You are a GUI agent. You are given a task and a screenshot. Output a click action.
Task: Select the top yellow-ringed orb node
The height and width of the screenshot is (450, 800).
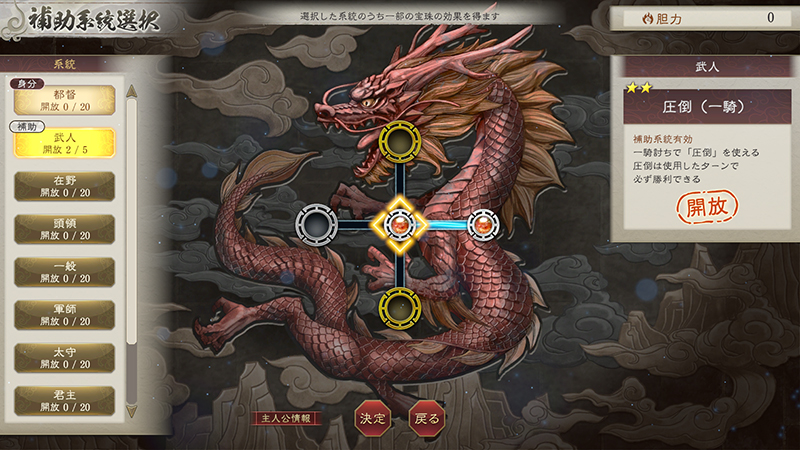(x=400, y=143)
